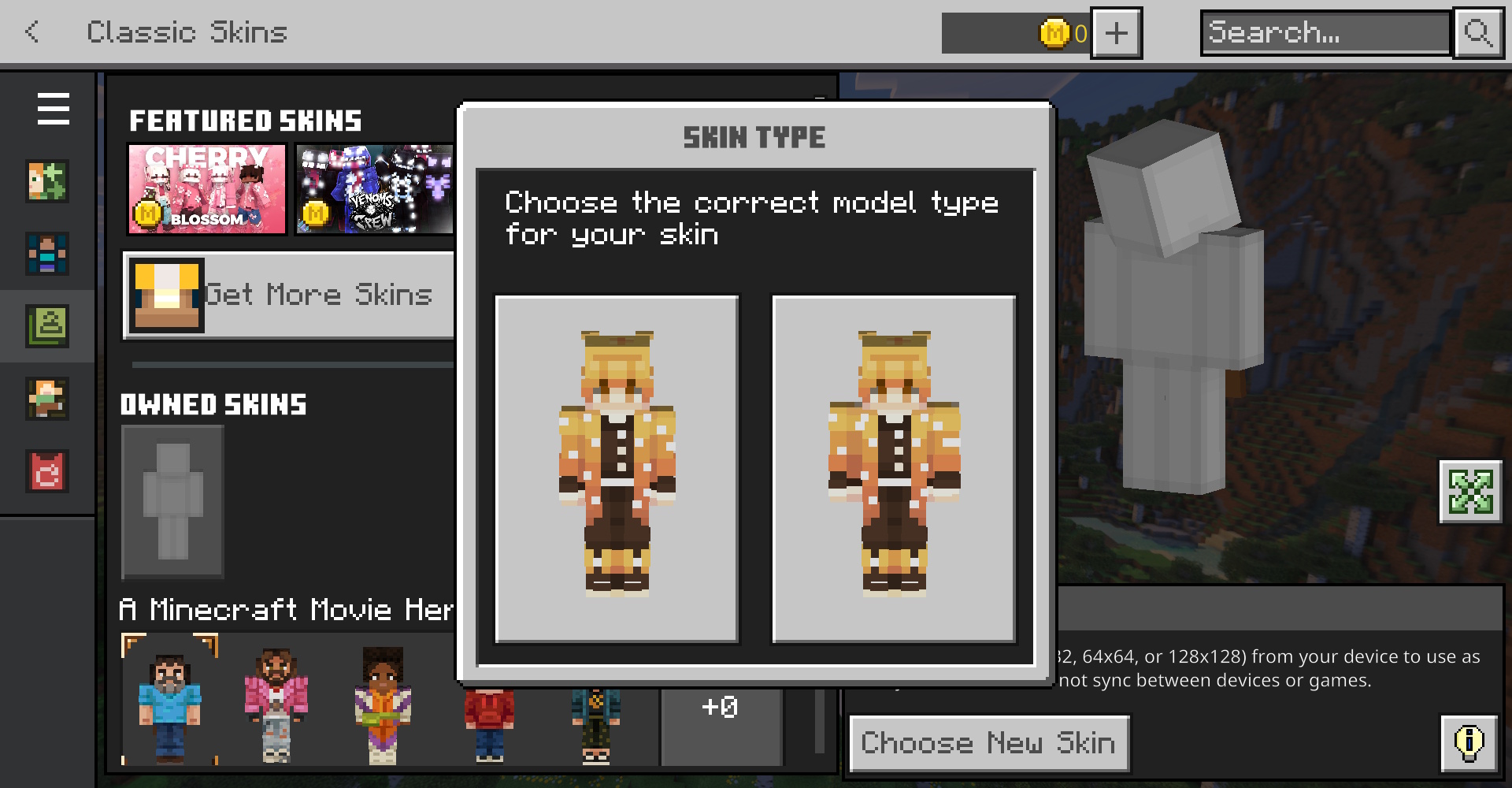Select the red Capes sidebar icon

pyautogui.click(x=47, y=471)
